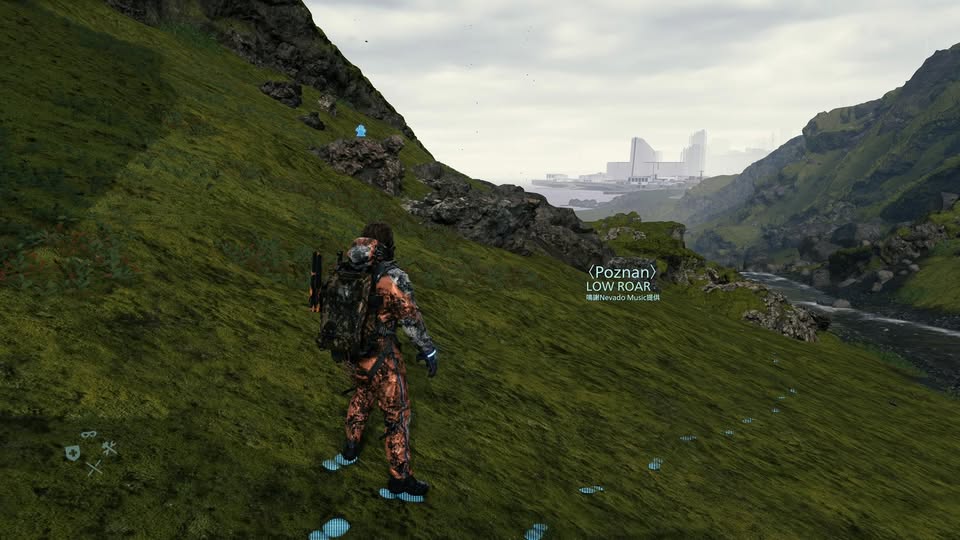Screen dimensions: 960x540
Task: Choose the wrench tools icon
Action: [109, 448]
